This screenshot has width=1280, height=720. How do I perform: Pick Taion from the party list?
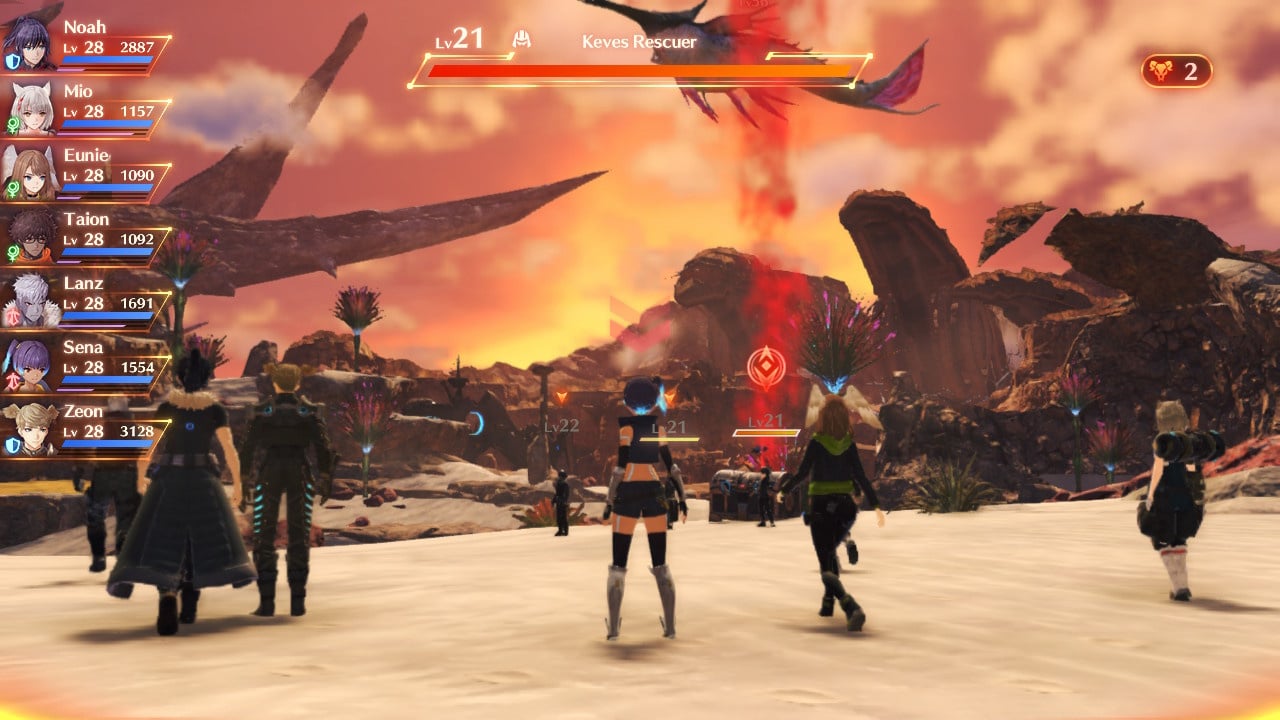coord(85,237)
